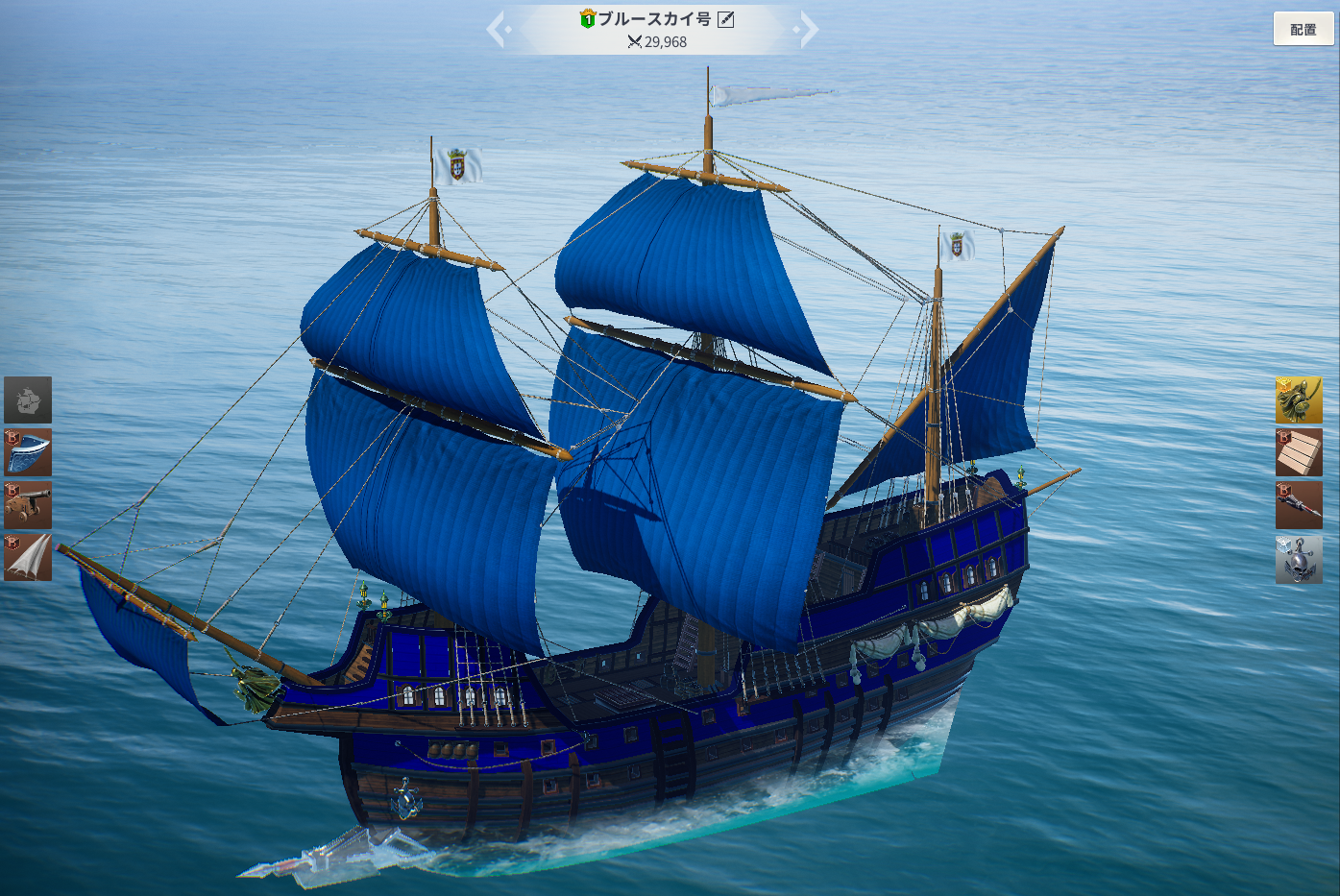Choose the white sail equipment slot
The width and height of the screenshot is (1340, 896).
click(x=28, y=557)
